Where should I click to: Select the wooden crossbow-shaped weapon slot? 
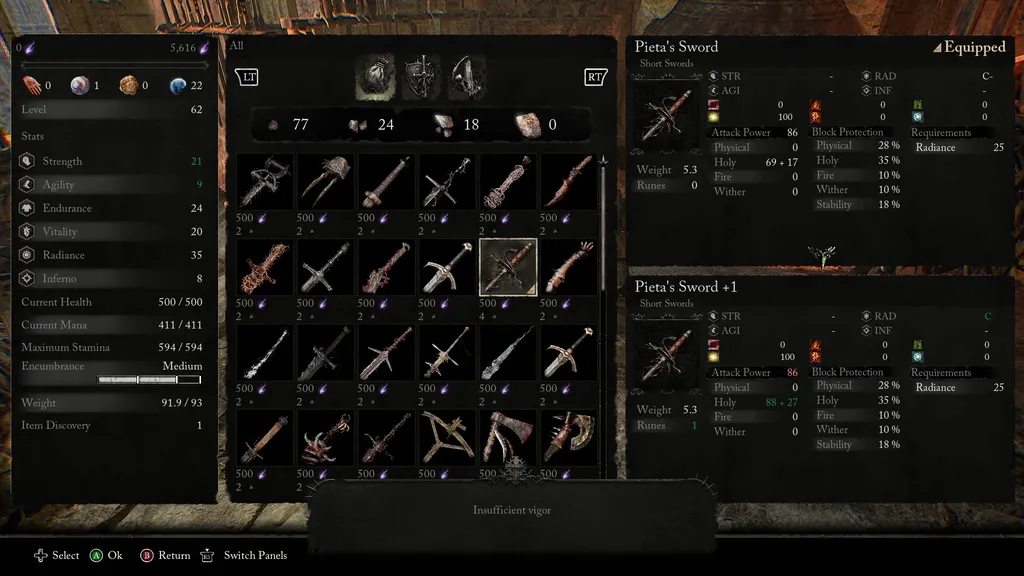447,438
